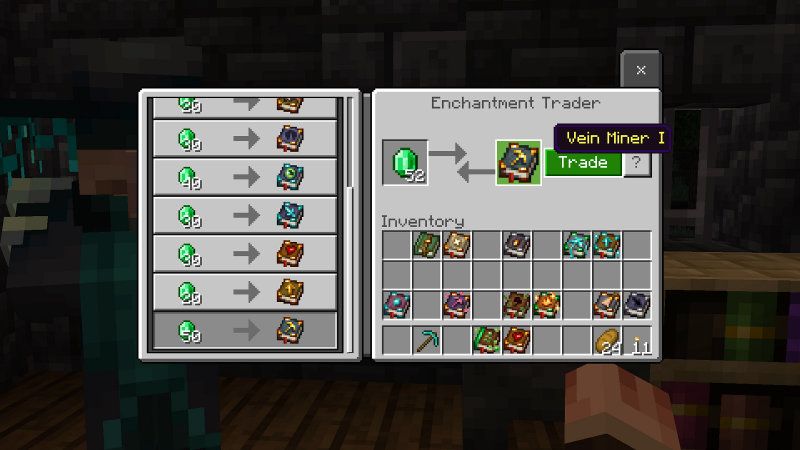800x450 pixels.
Task: Choose the 40 emerald trade offer
Action: click(244, 177)
